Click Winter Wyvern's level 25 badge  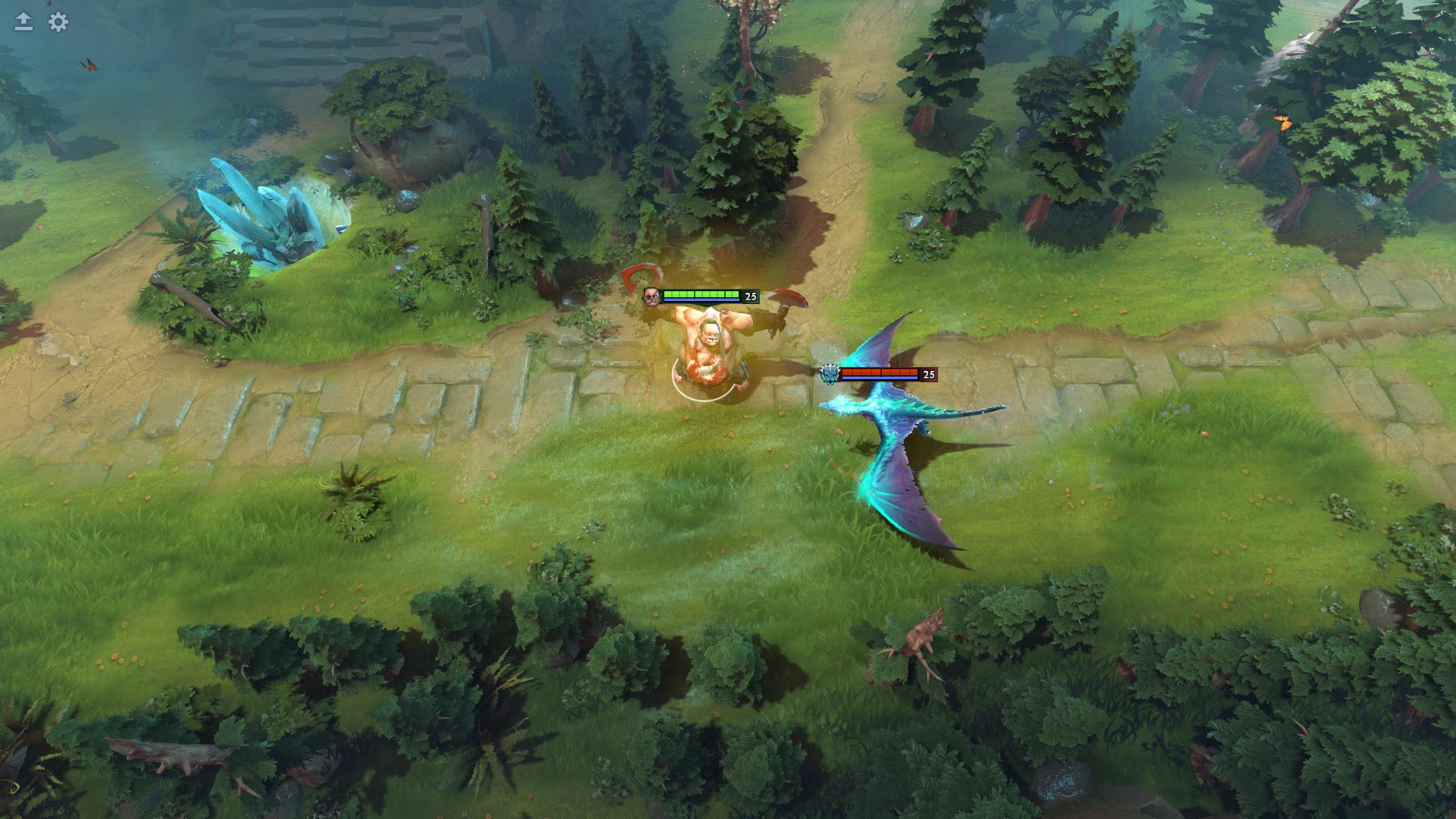[927, 374]
